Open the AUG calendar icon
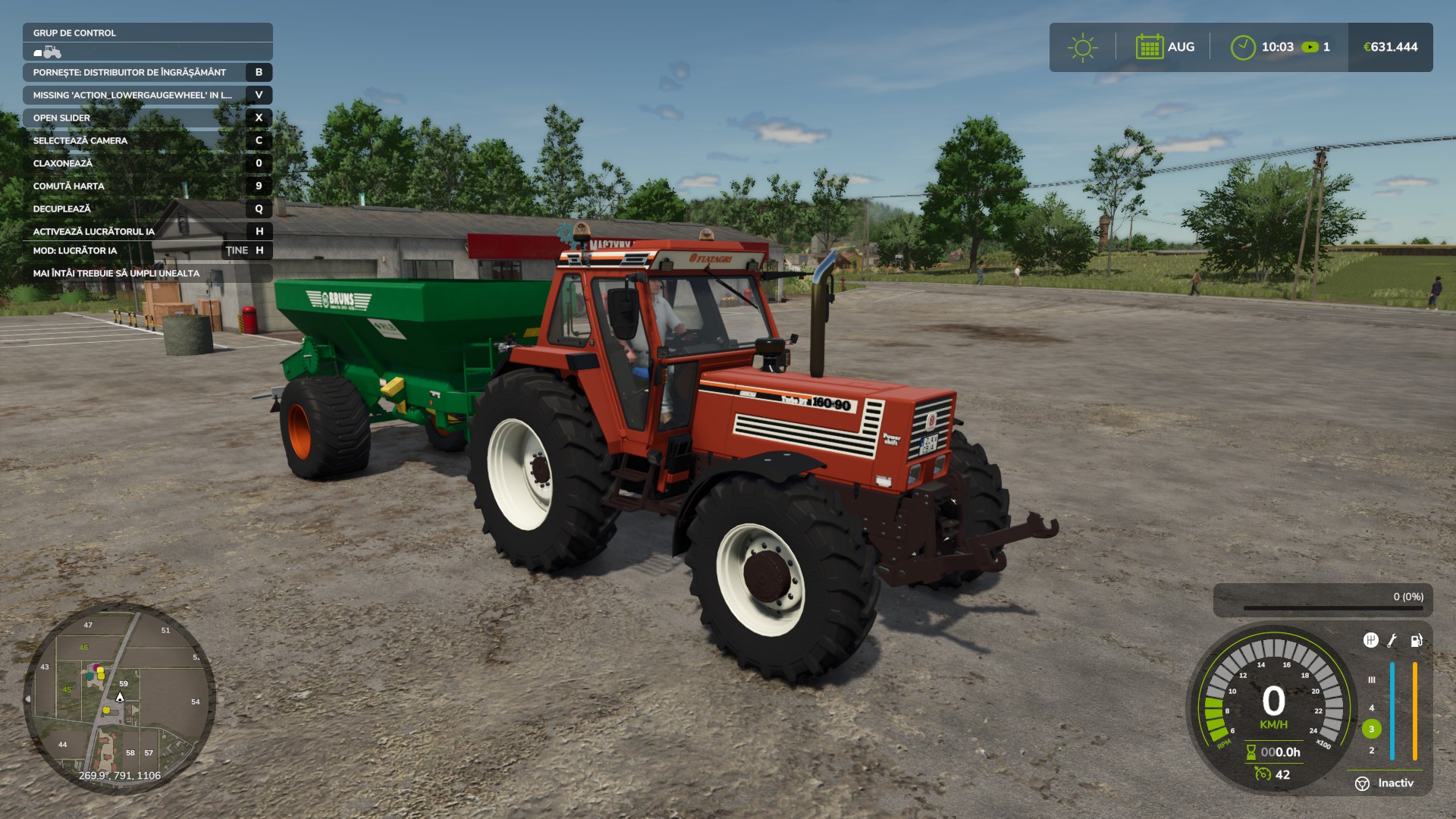 pyautogui.click(x=1150, y=46)
